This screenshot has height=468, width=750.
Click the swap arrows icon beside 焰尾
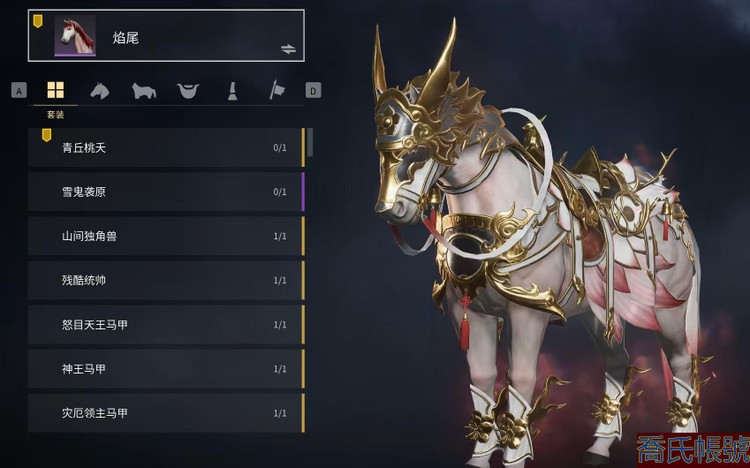pos(289,48)
